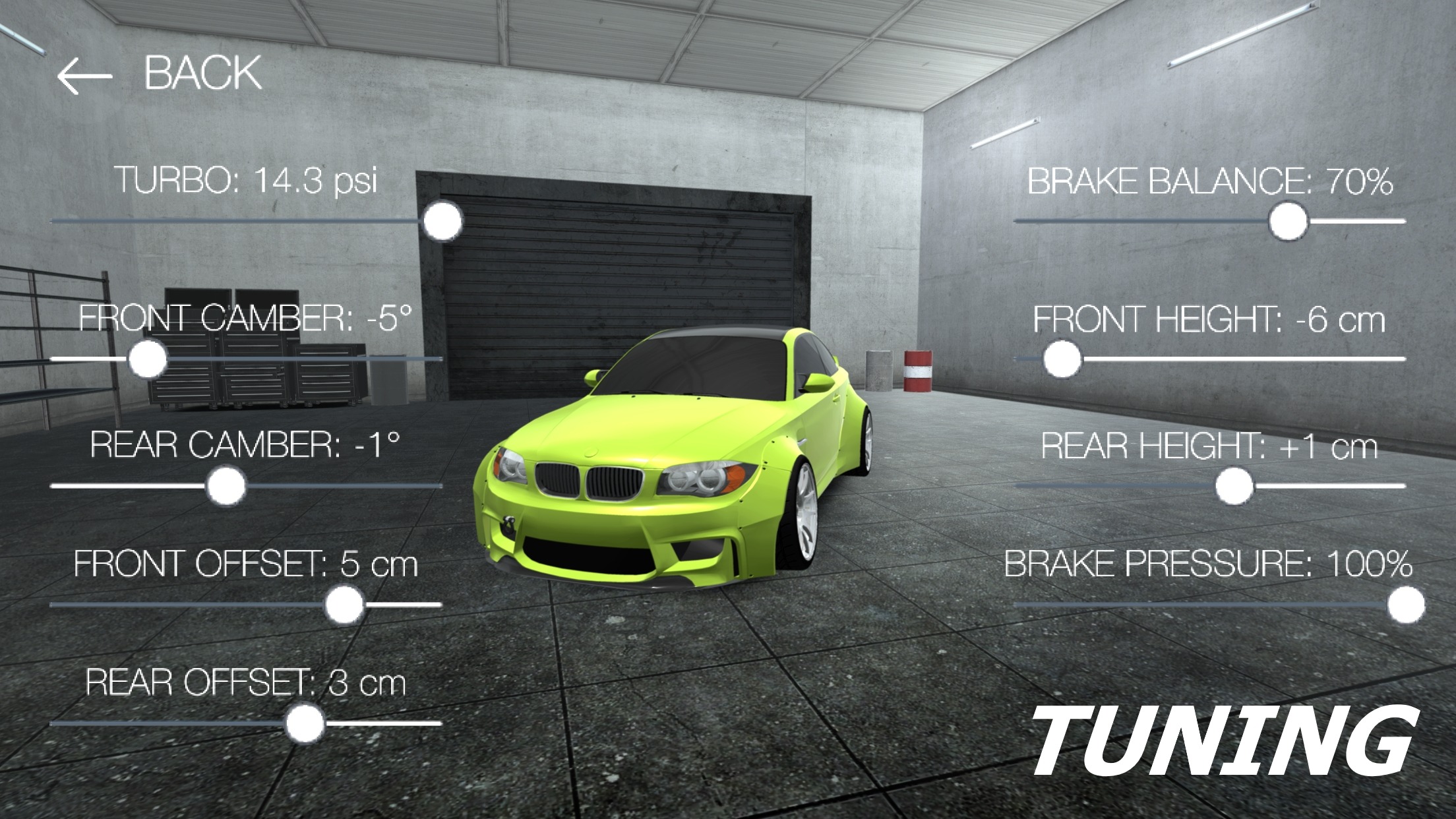Click the Front Camber slider knob

tap(147, 359)
